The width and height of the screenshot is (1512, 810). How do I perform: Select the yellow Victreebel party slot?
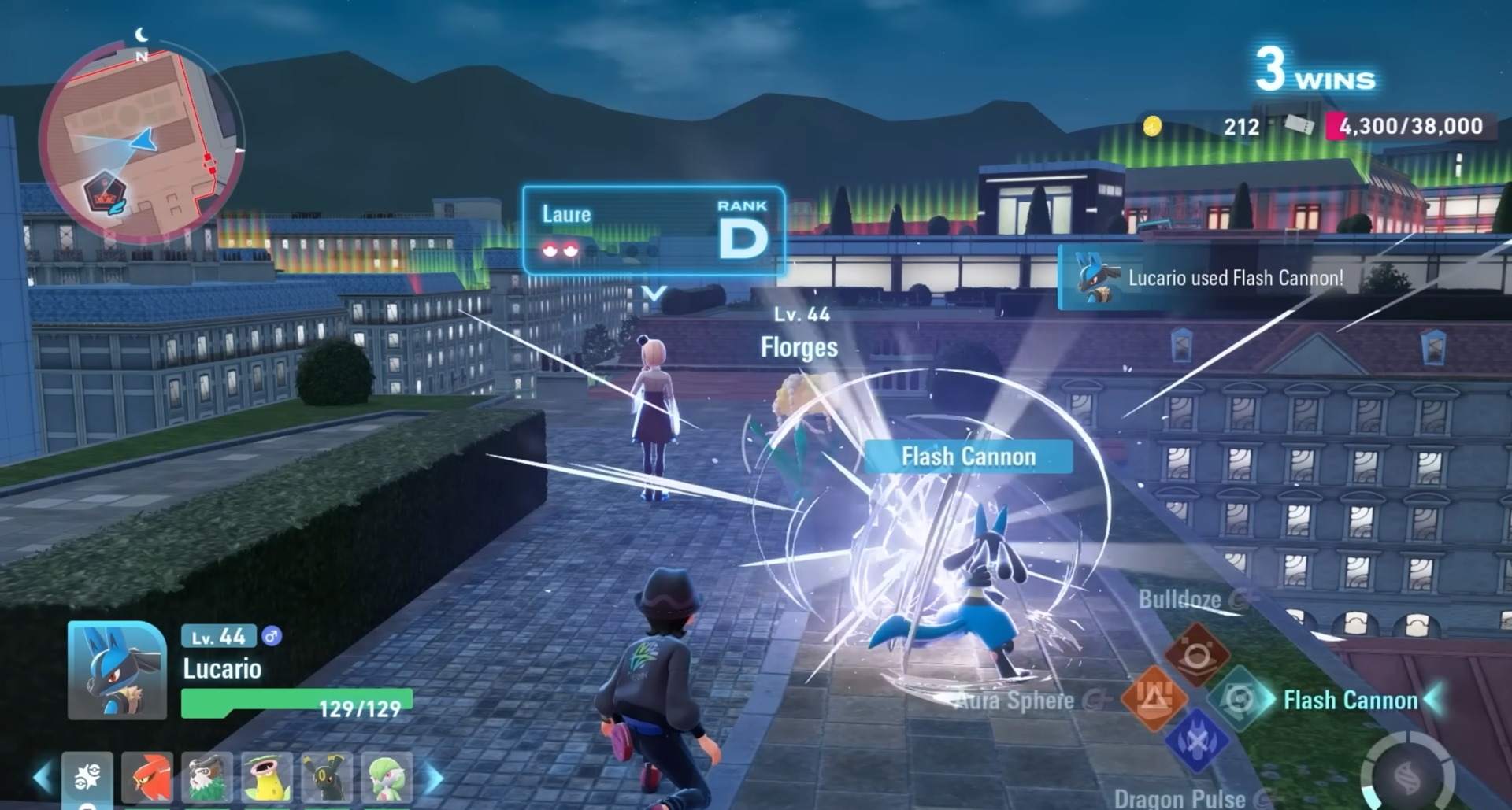coord(267,777)
